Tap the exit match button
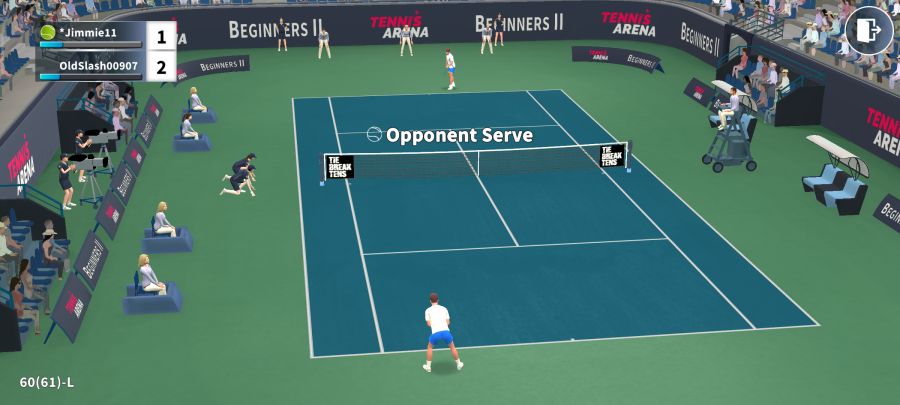 point(868,30)
